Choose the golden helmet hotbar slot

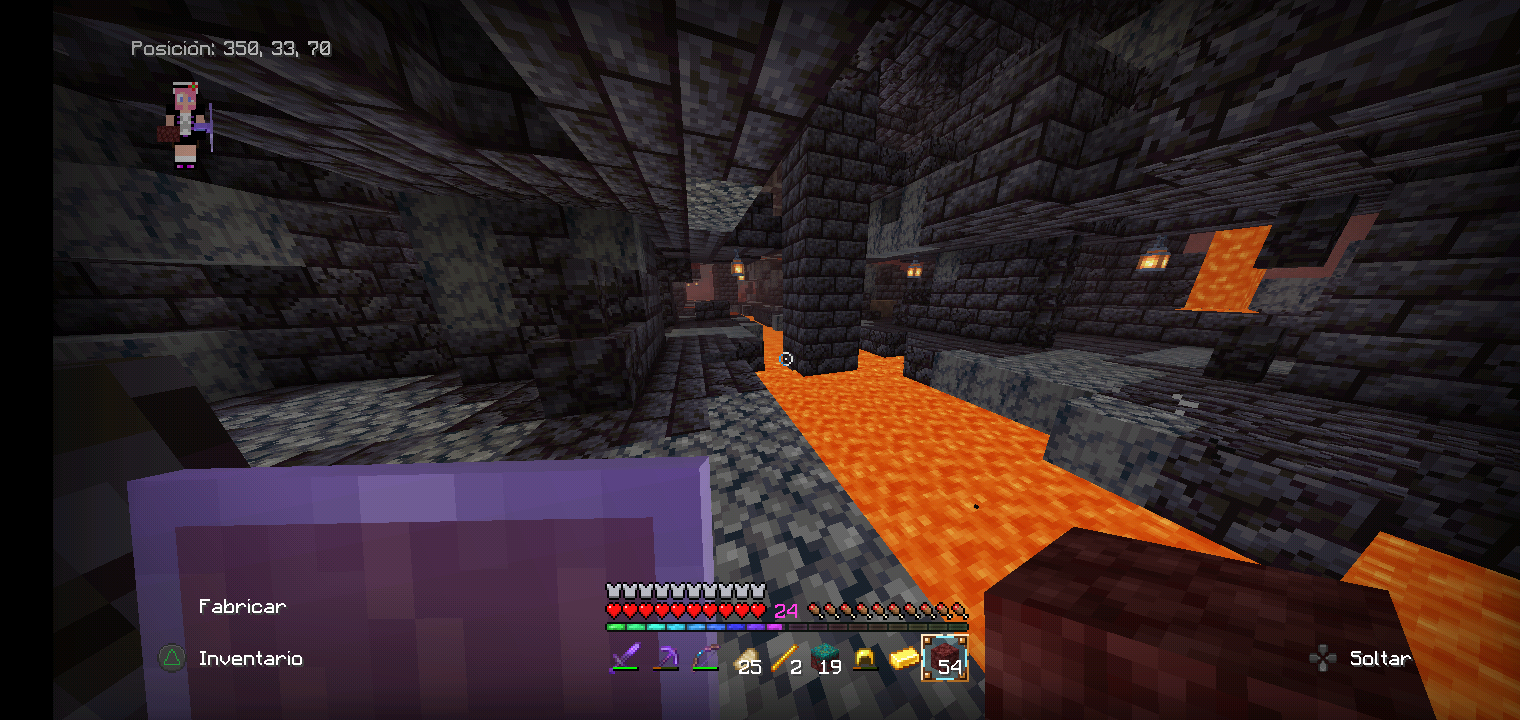click(865, 658)
